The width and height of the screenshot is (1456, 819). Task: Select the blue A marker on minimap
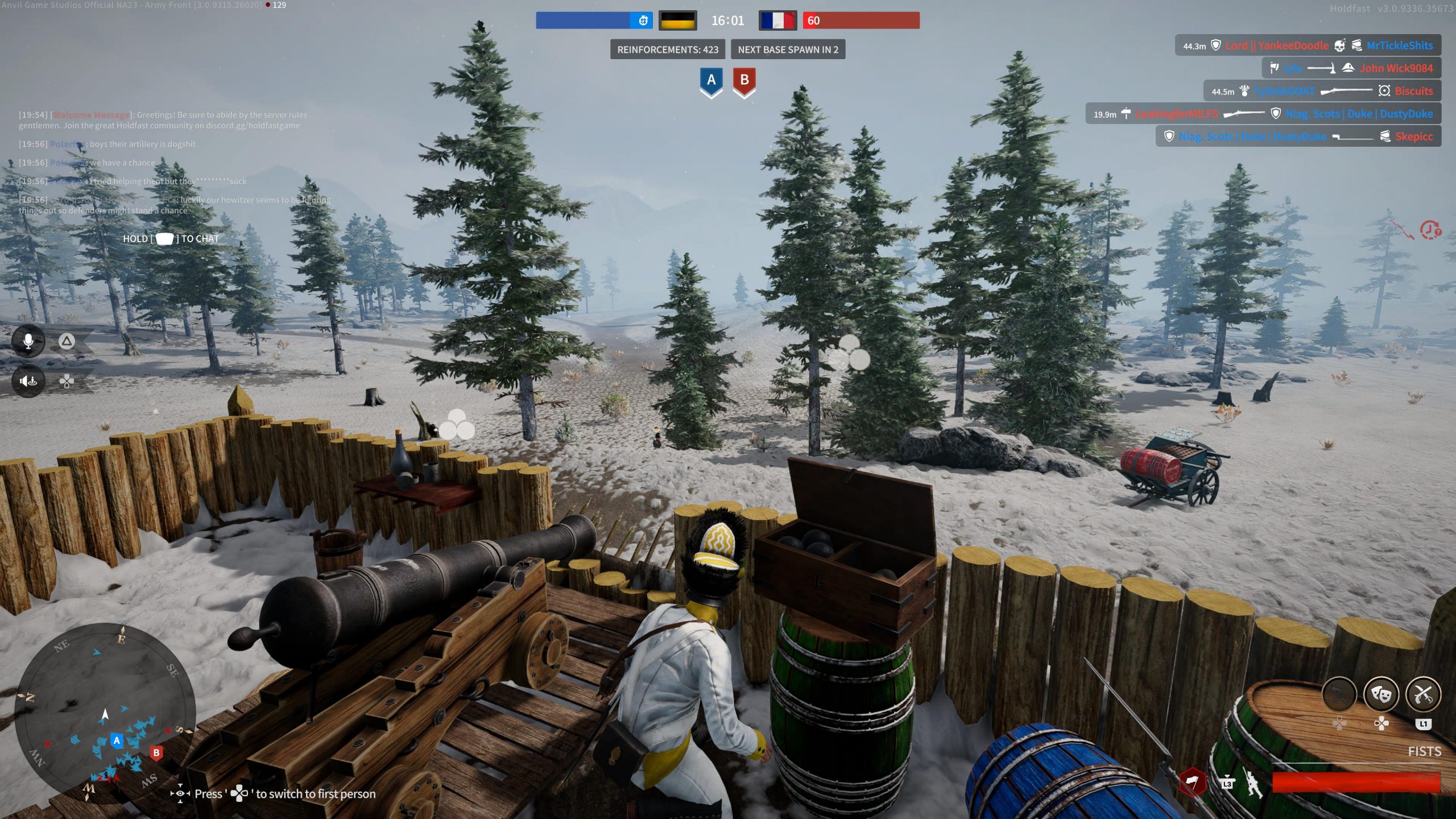pyautogui.click(x=117, y=741)
